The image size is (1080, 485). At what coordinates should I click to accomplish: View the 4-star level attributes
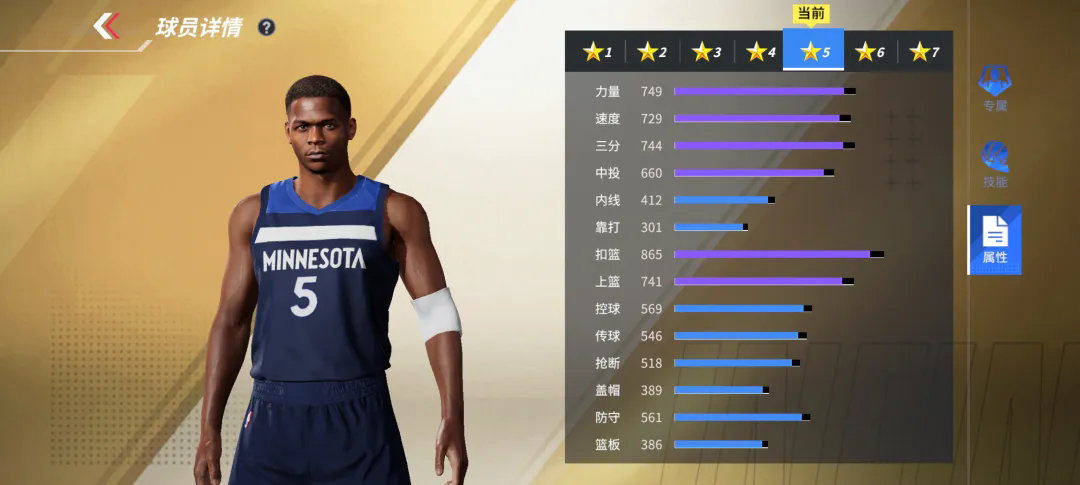(x=760, y=51)
